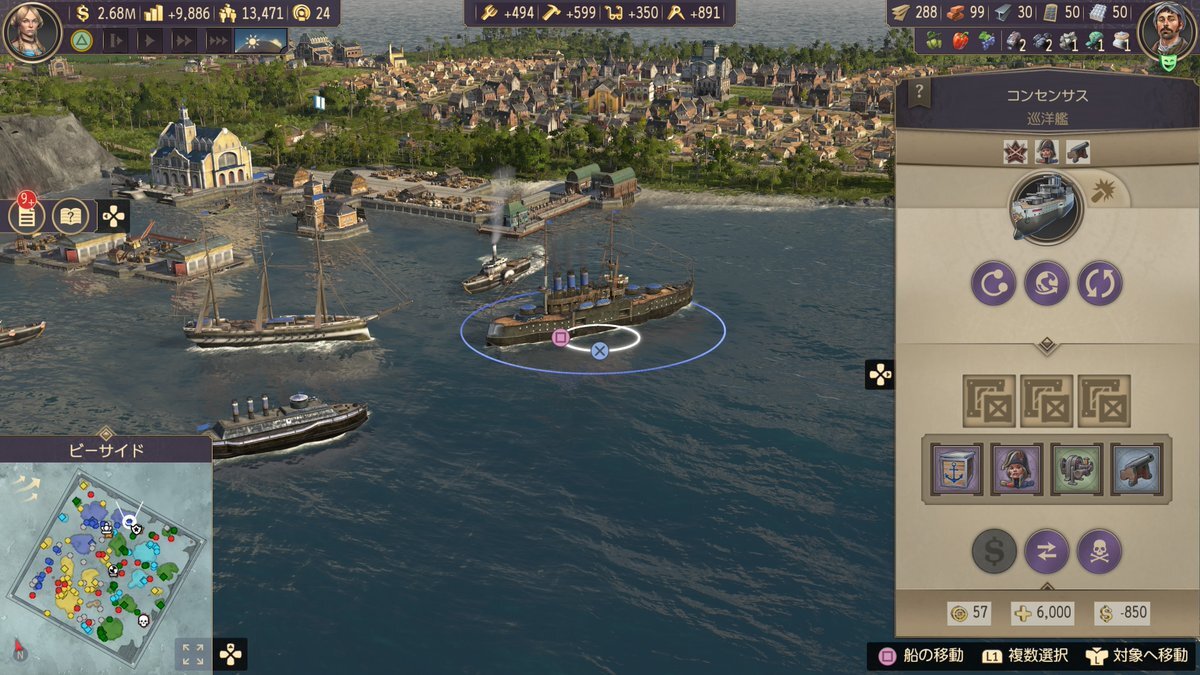Select the naval officer item slot
1200x675 pixels.
pyautogui.click(x=1017, y=469)
